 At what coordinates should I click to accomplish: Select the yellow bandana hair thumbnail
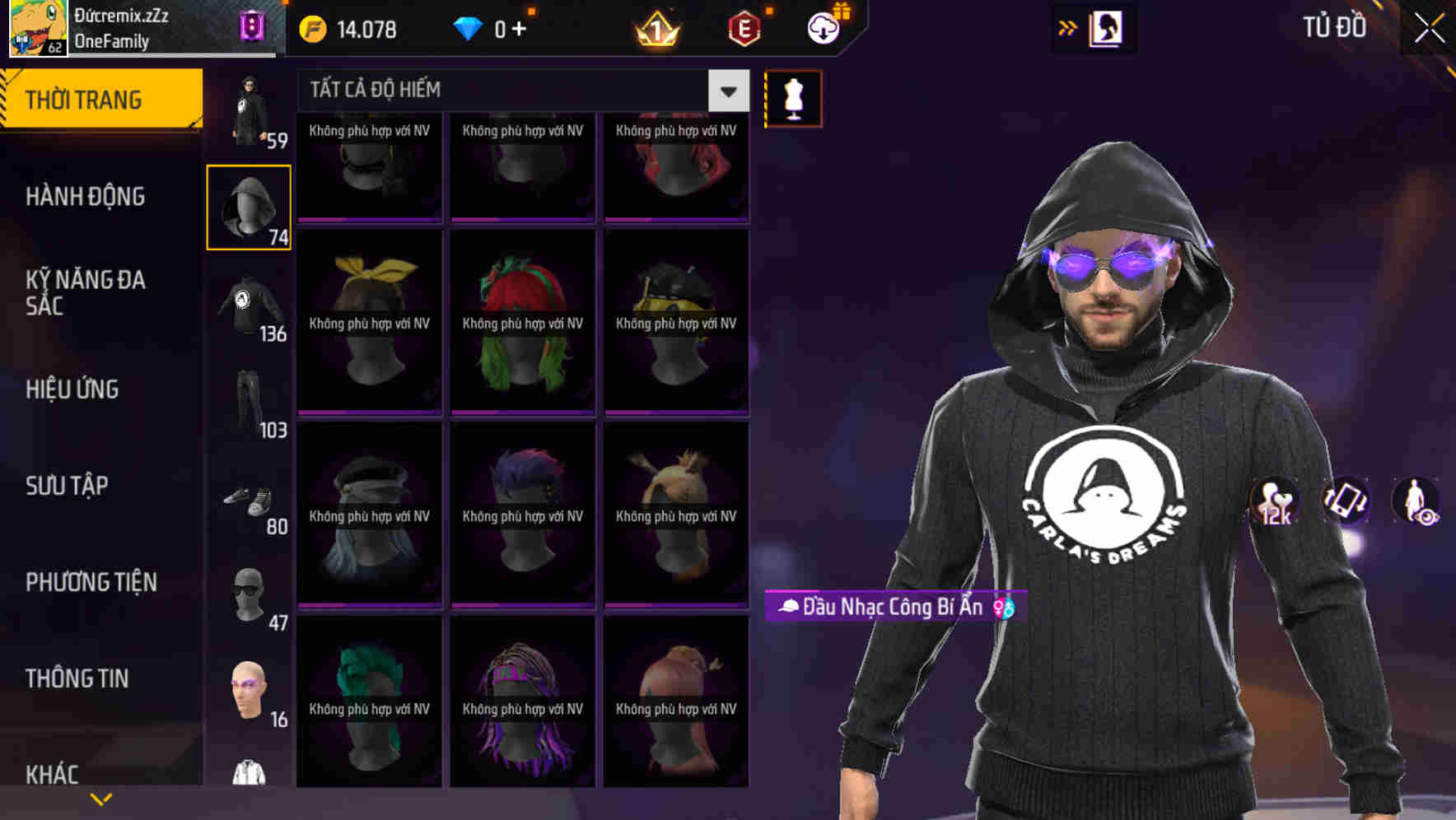coord(368,321)
